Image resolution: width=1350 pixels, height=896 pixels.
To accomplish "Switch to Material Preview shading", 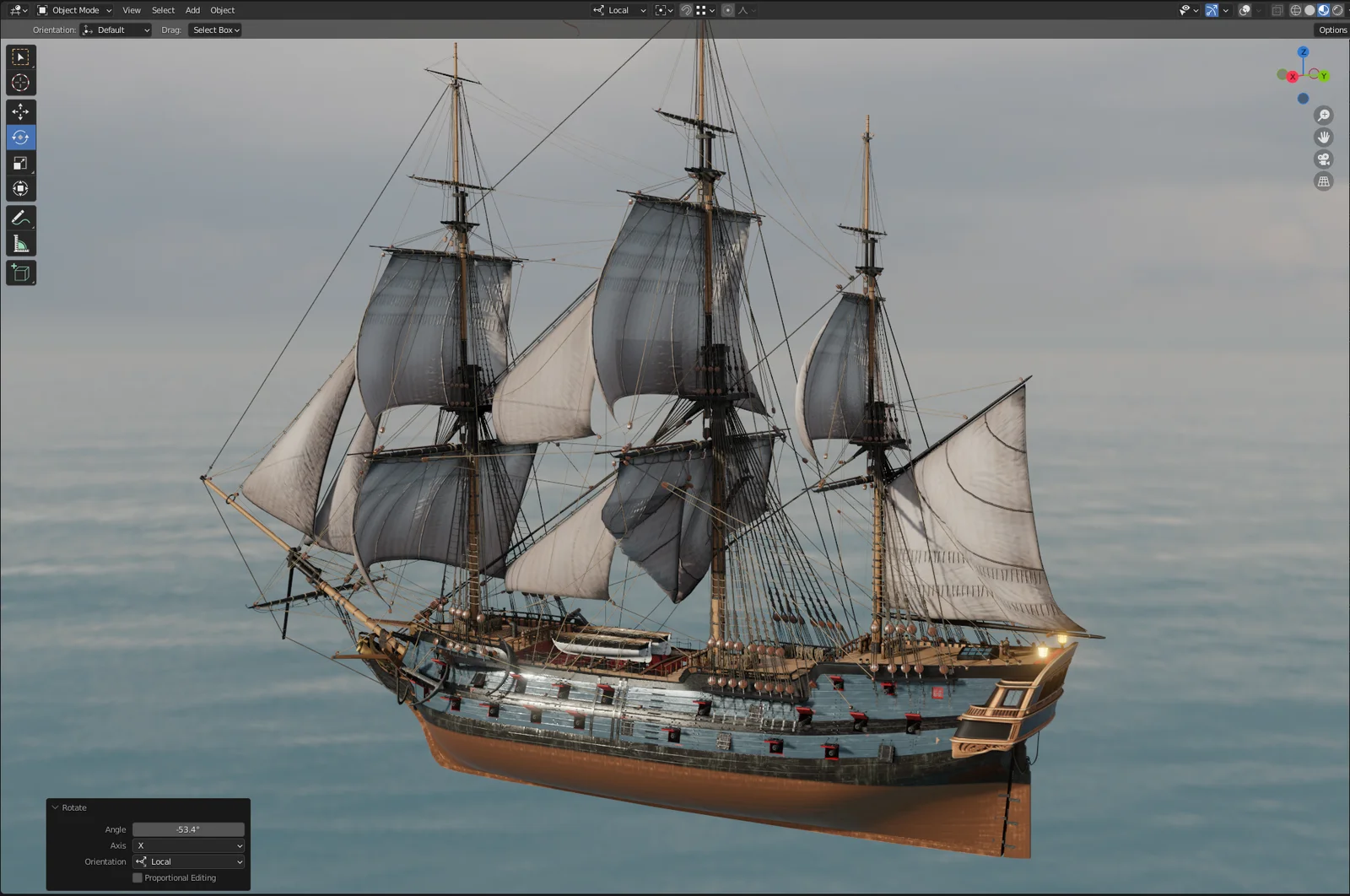I will 1324,9.
